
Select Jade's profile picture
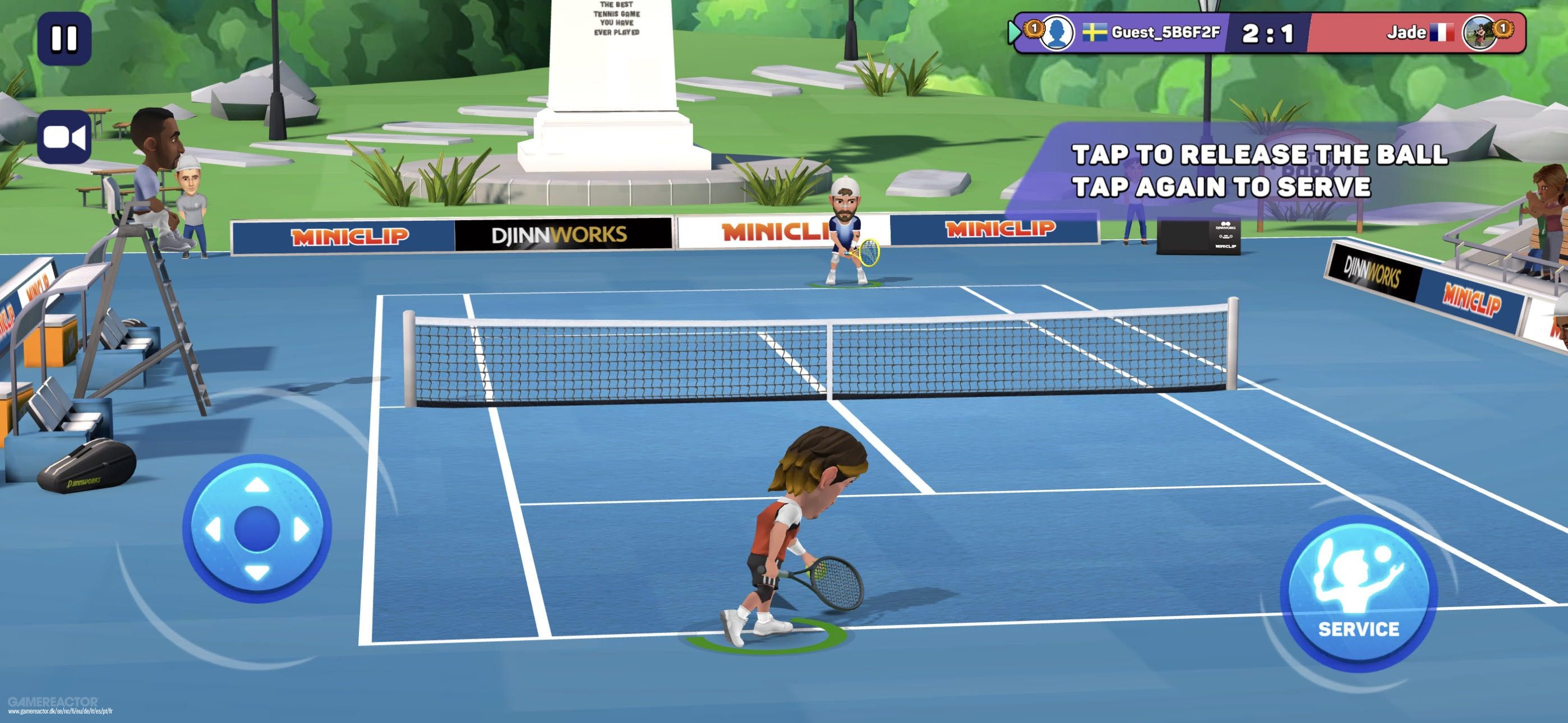1478,31
